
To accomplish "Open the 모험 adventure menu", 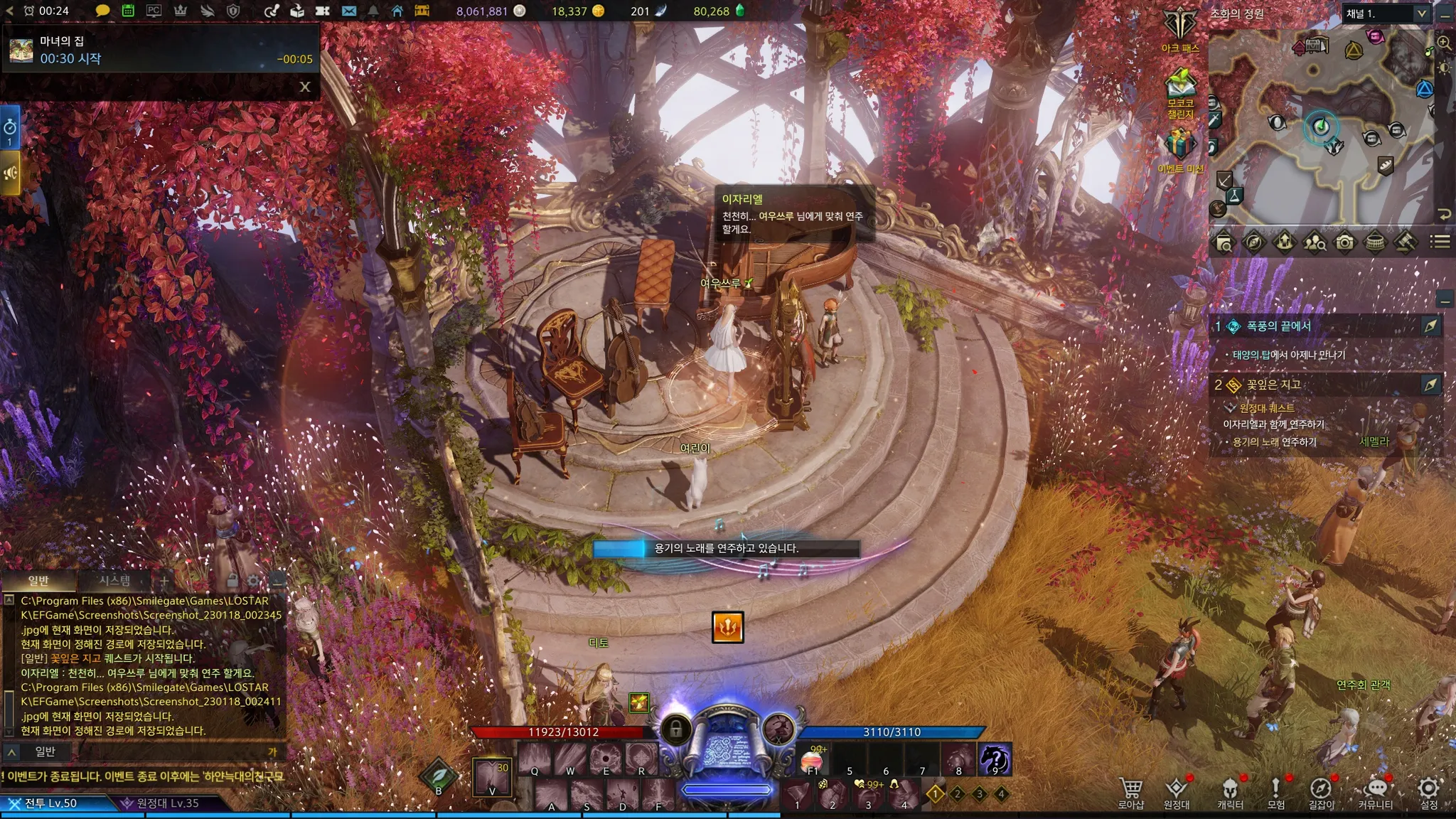I will tap(1275, 791).
